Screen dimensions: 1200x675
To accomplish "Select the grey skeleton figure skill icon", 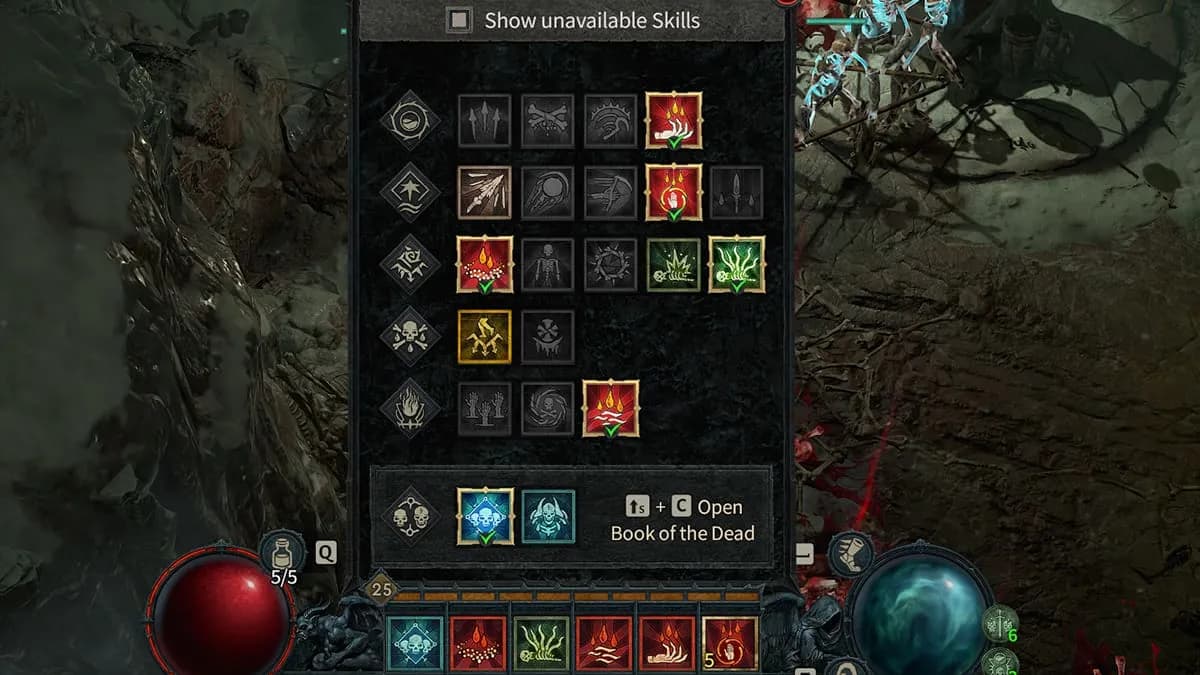I will [x=548, y=265].
